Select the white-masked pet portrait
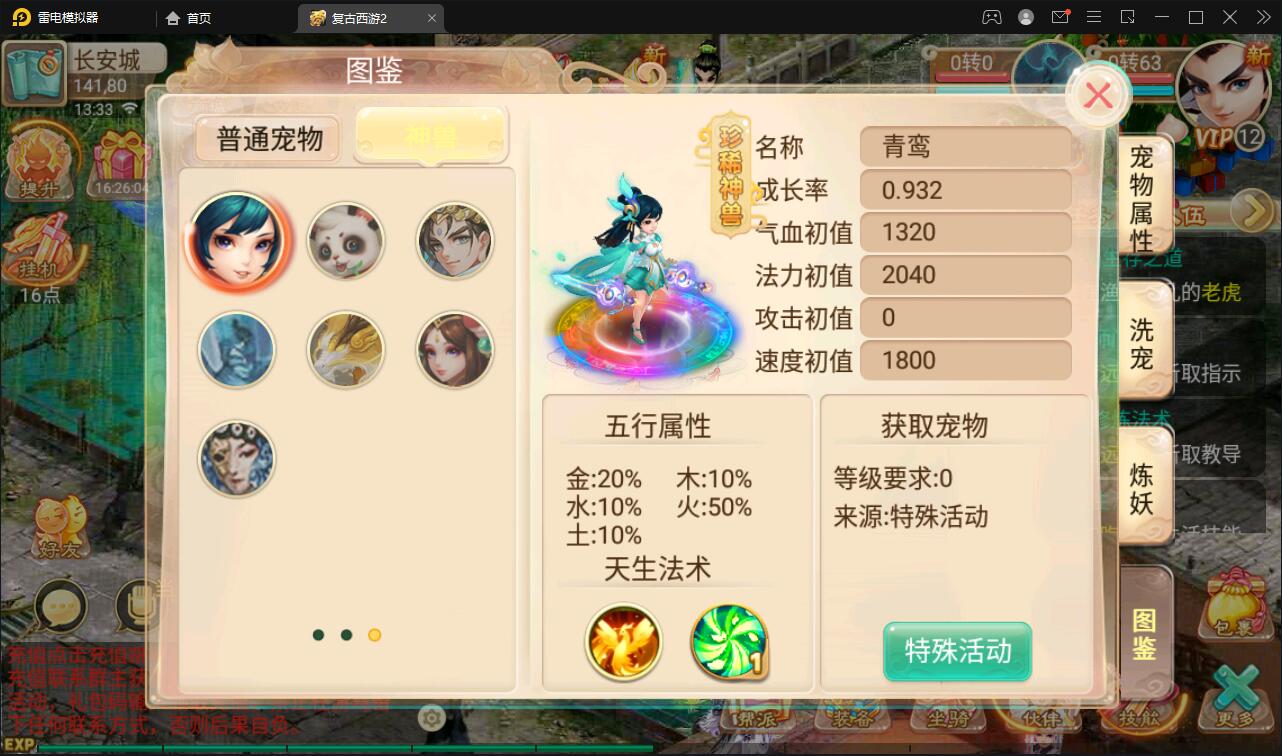The width and height of the screenshot is (1282, 756). [237, 458]
